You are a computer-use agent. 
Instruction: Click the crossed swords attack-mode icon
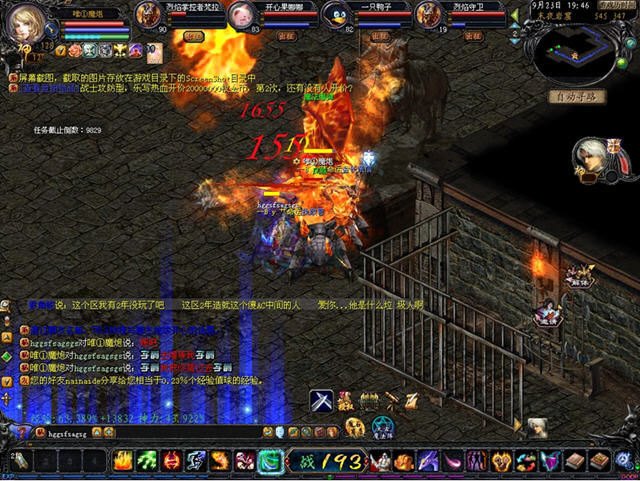320,400
